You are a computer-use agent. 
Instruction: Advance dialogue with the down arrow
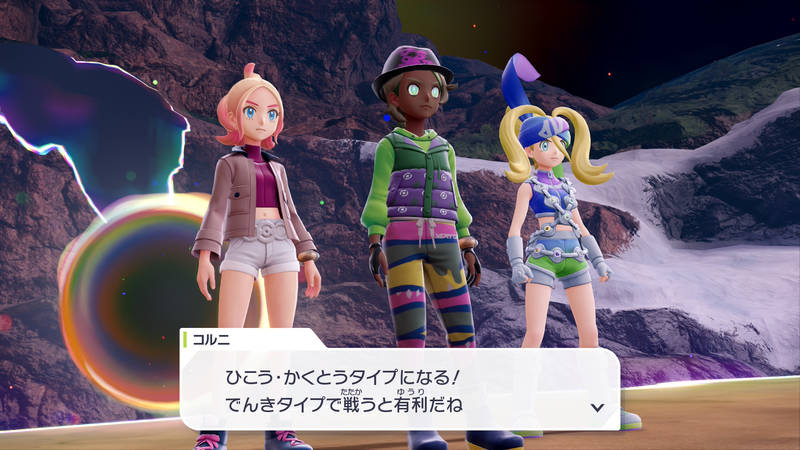pos(597,407)
